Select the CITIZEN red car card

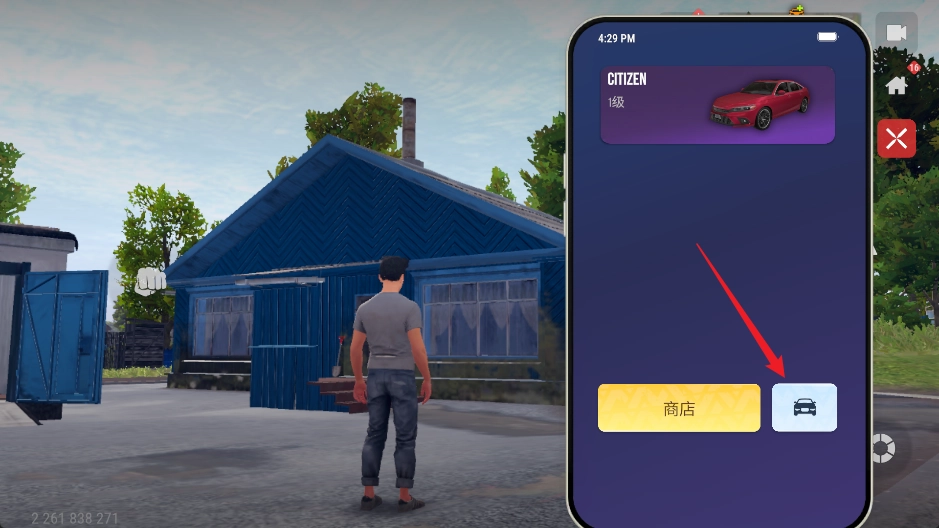point(717,105)
